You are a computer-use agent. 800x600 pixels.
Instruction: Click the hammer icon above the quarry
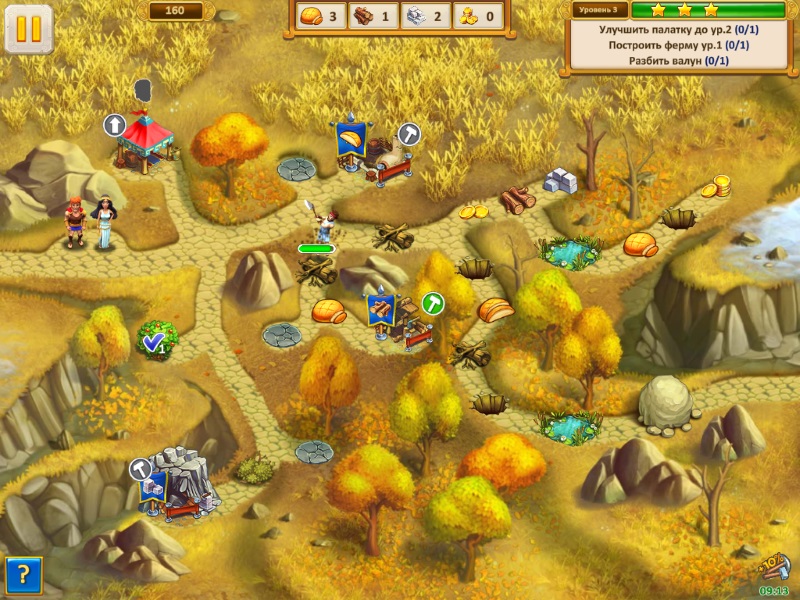141,468
